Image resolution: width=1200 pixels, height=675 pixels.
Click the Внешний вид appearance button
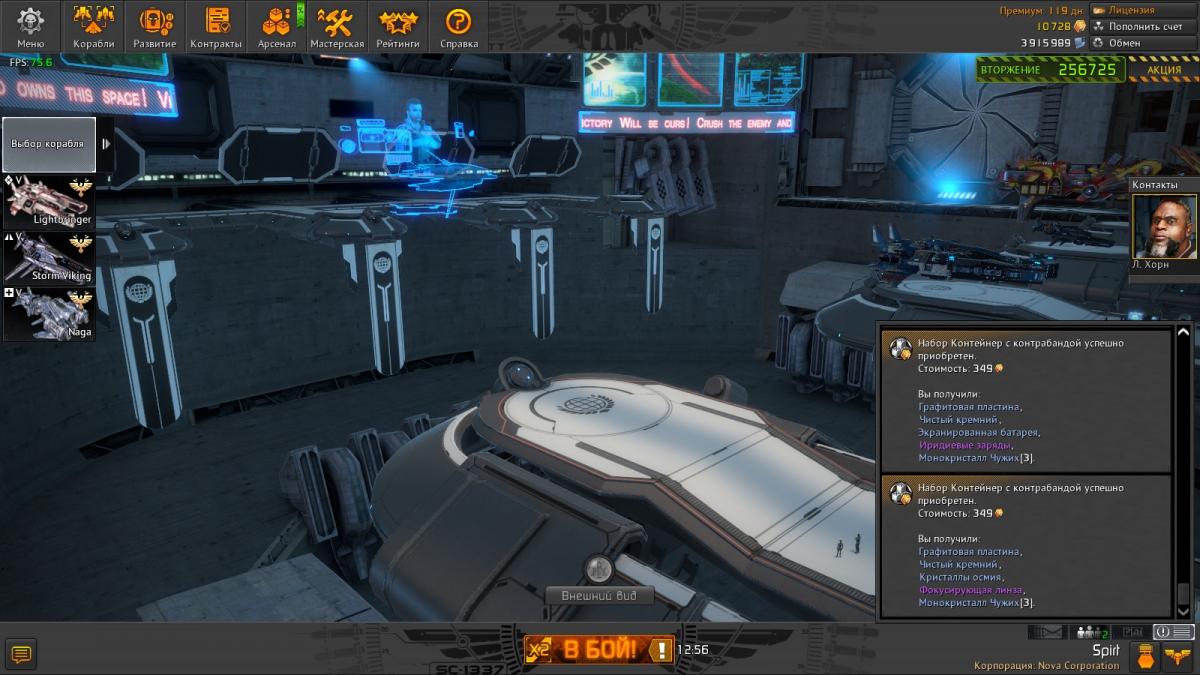click(599, 596)
